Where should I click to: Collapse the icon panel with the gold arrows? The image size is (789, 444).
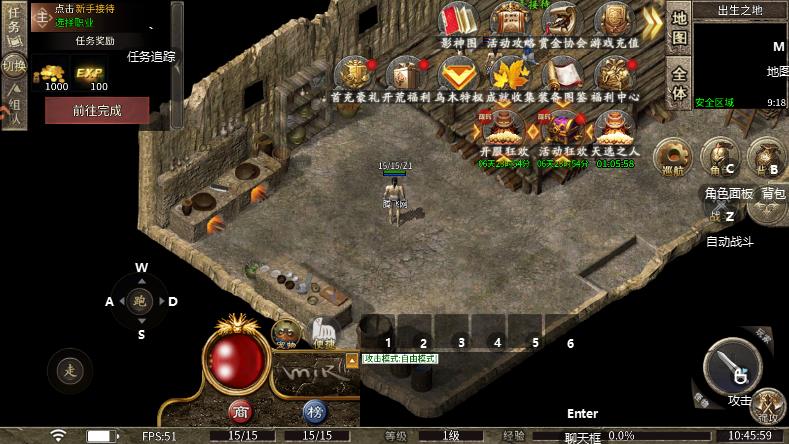[x=652, y=20]
